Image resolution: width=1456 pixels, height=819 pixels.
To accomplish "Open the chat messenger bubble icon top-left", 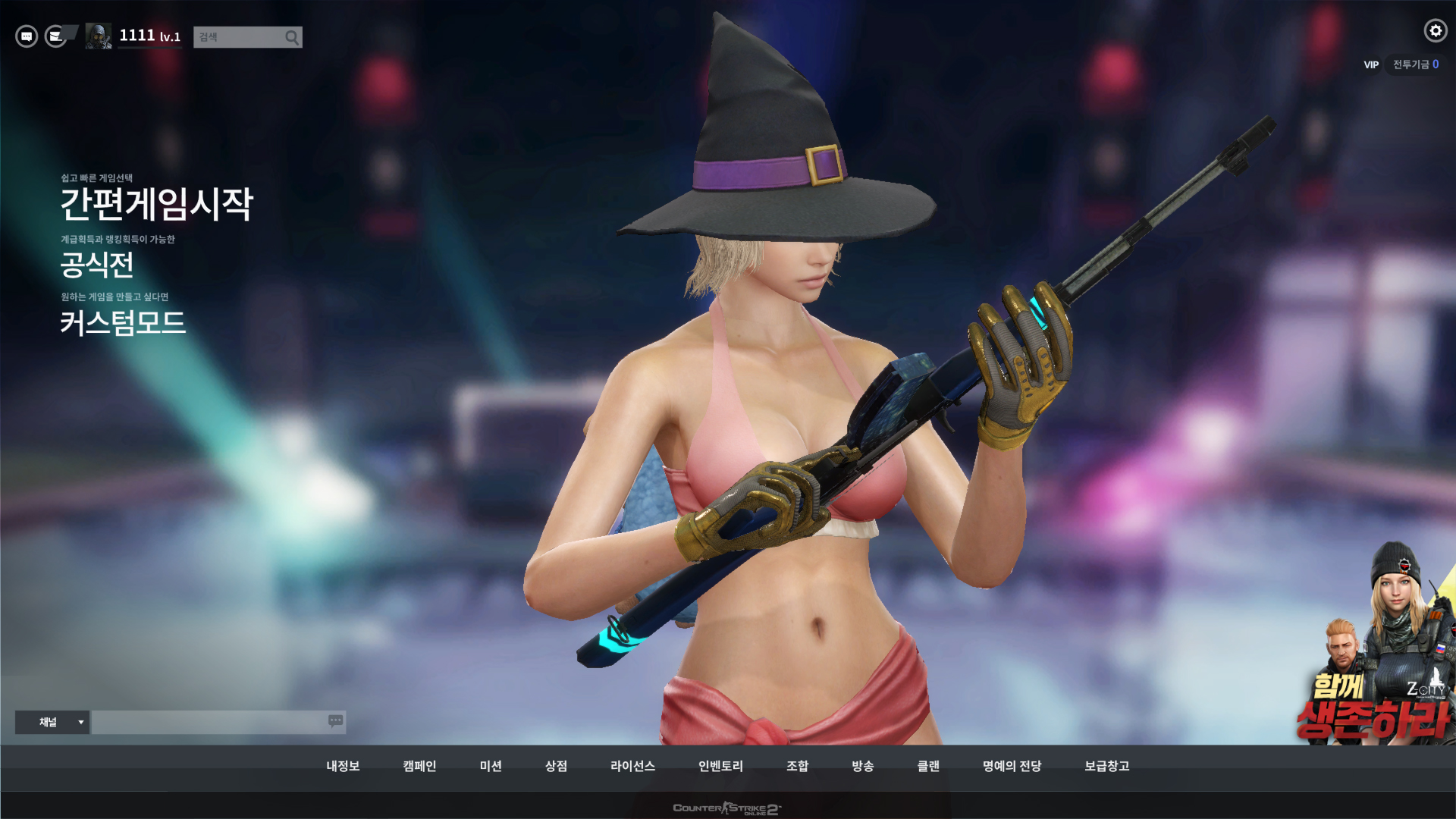I will (25, 36).
